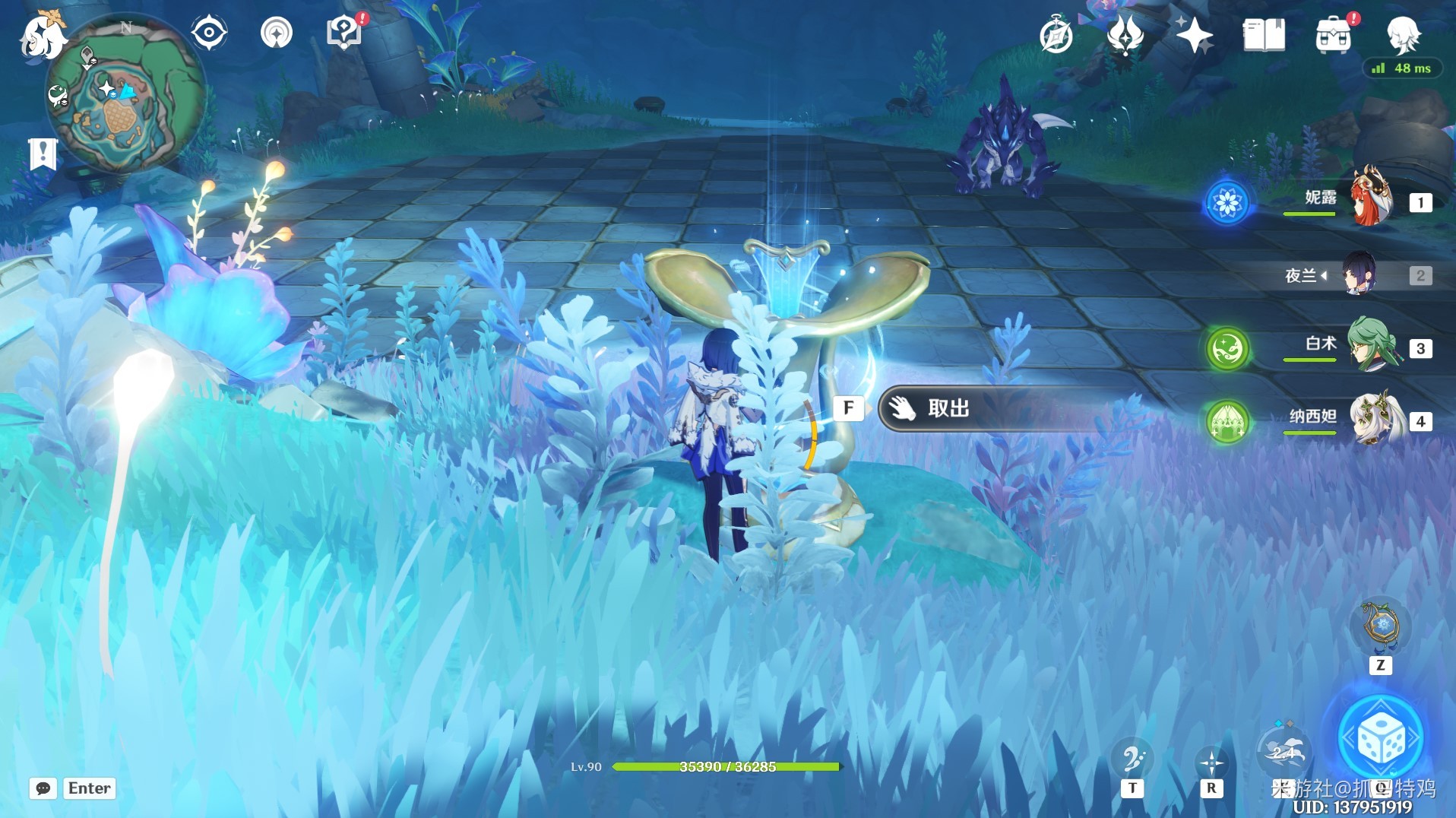
Task: Open the chat speech bubble
Action: tap(43, 788)
